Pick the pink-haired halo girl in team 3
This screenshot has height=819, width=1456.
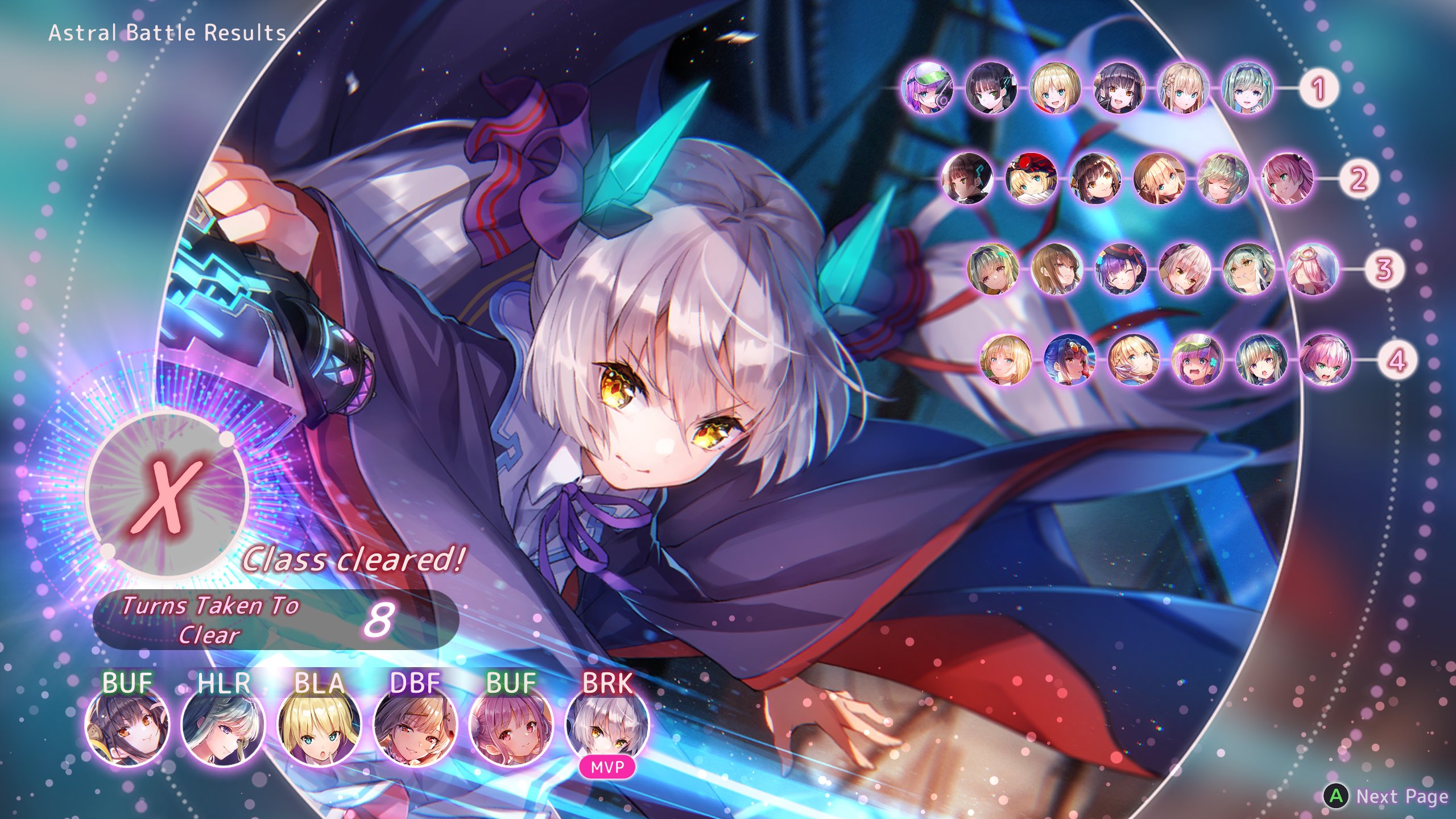click(x=1312, y=269)
